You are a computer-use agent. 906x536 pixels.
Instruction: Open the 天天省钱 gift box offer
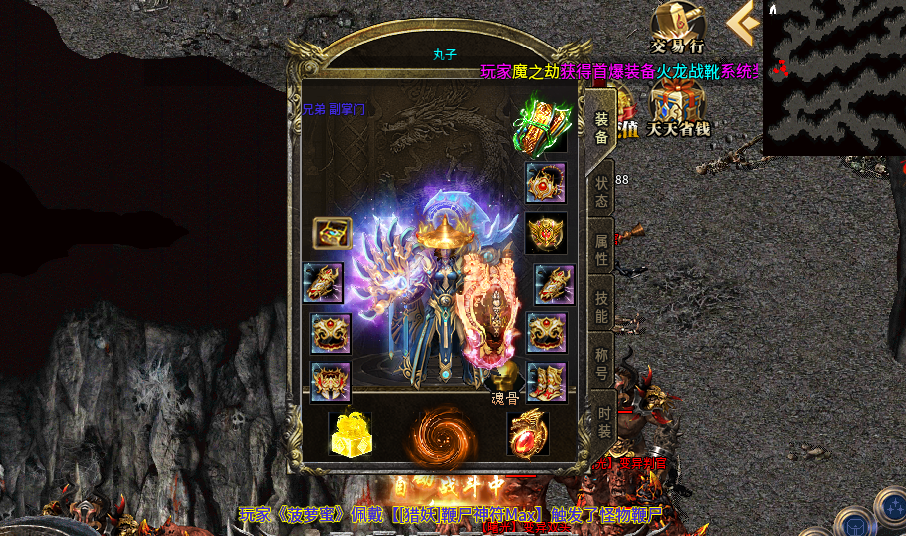point(677,108)
